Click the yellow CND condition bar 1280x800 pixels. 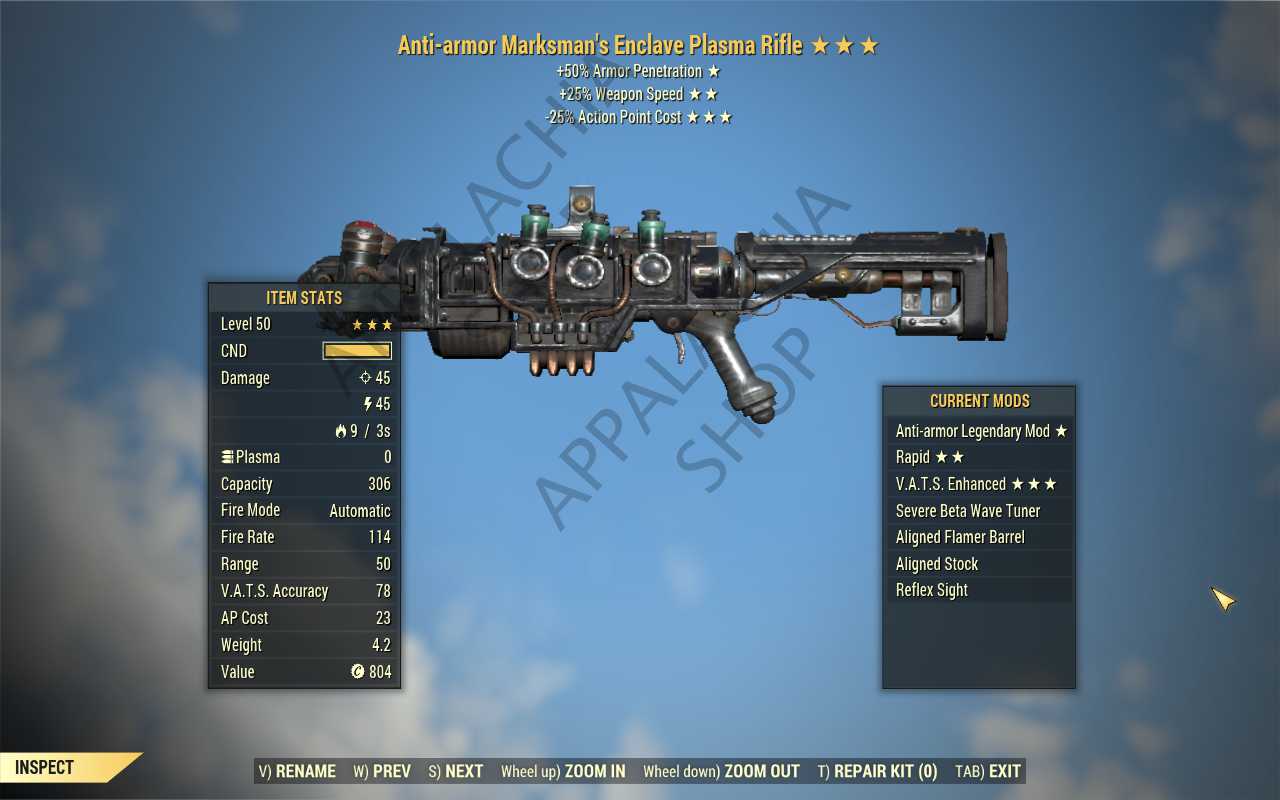[357, 351]
